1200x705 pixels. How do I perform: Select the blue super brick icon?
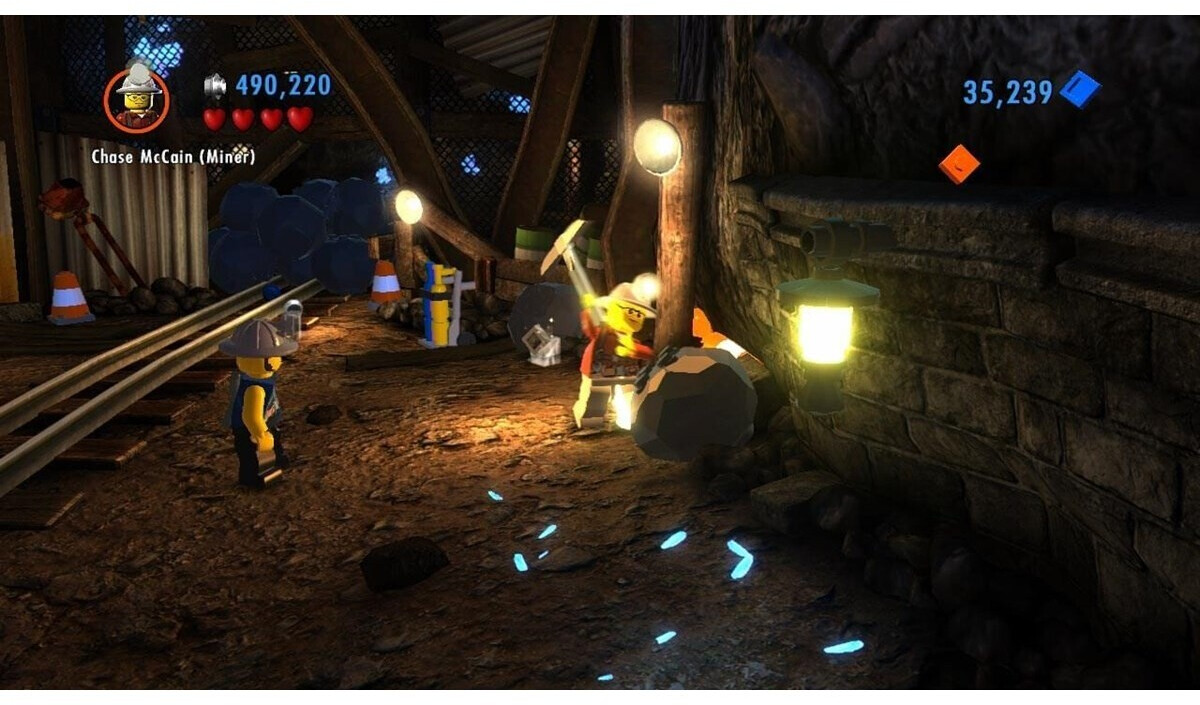pyautogui.click(x=1080, y=90)
